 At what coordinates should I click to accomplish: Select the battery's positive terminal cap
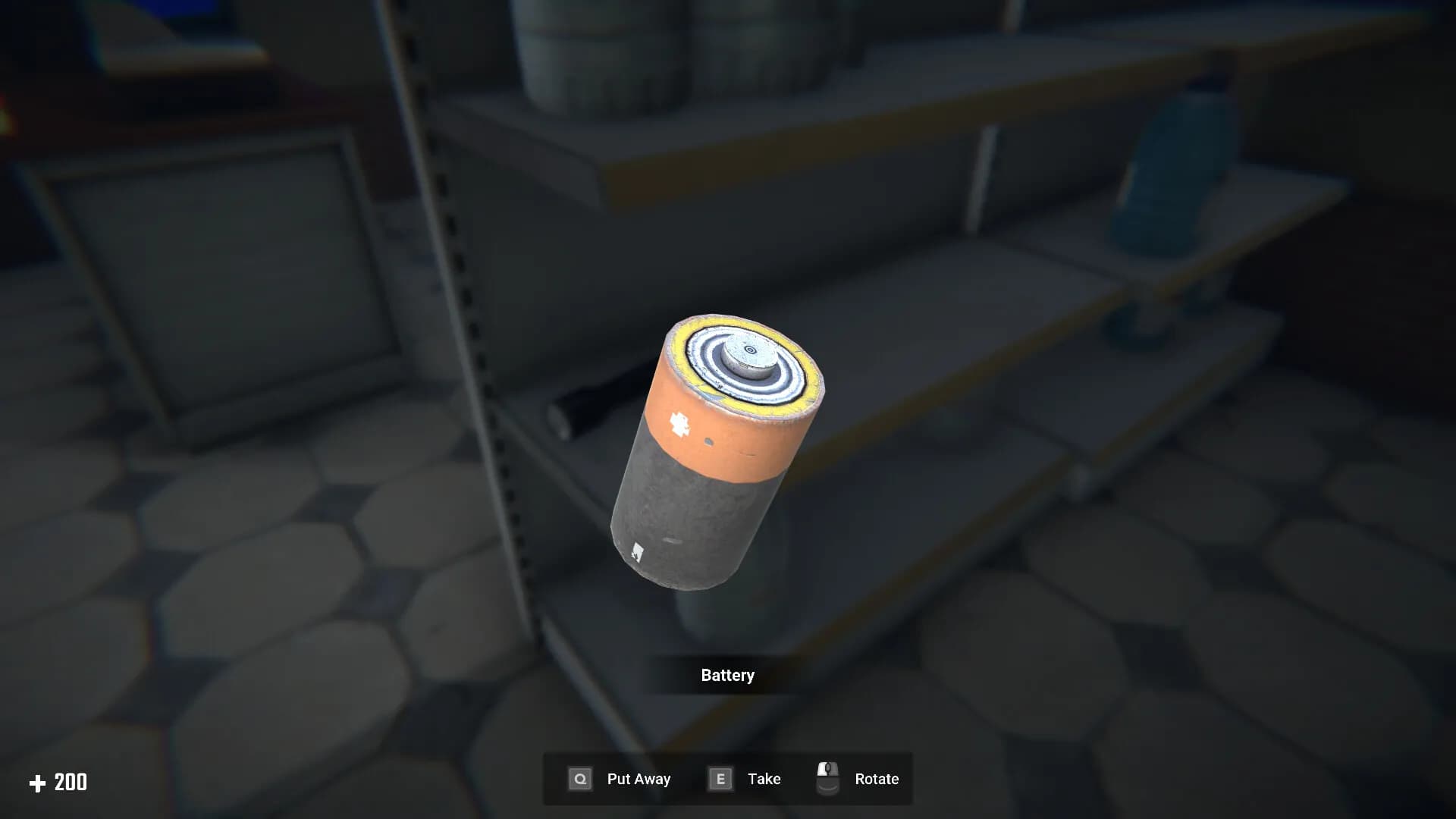coord(751,351)
